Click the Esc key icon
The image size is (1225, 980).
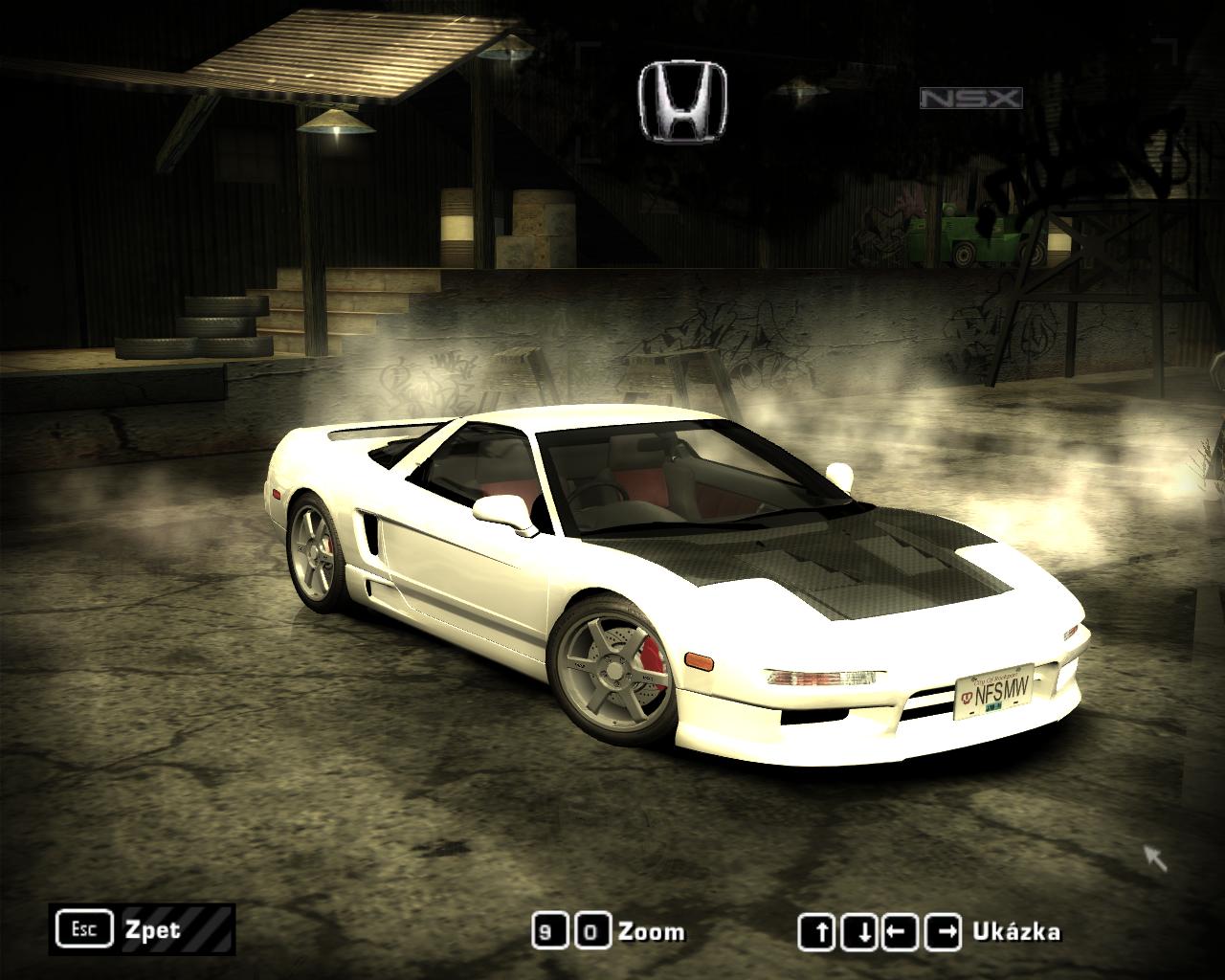tap(84, 928)
